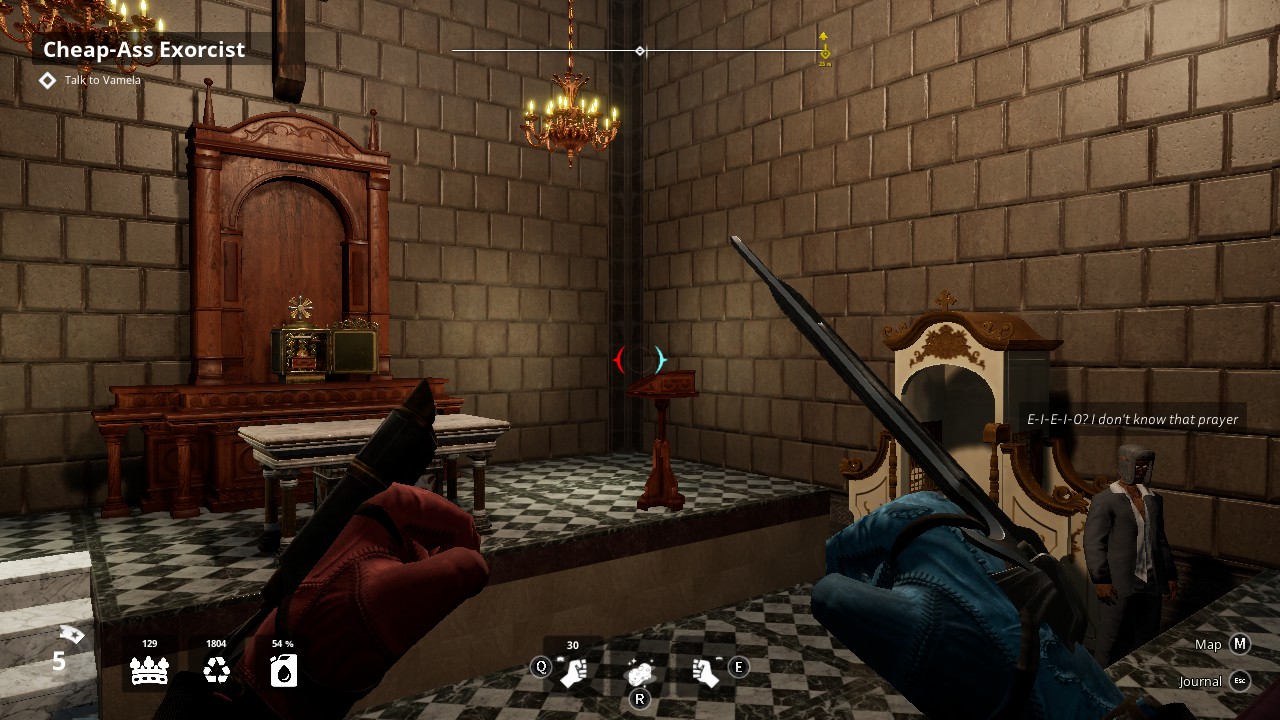The width and height of the screenshot is (1280, 720).
Task: Activate the right fist ability icon
Action: pyautogui.click(x=706, y=673)
